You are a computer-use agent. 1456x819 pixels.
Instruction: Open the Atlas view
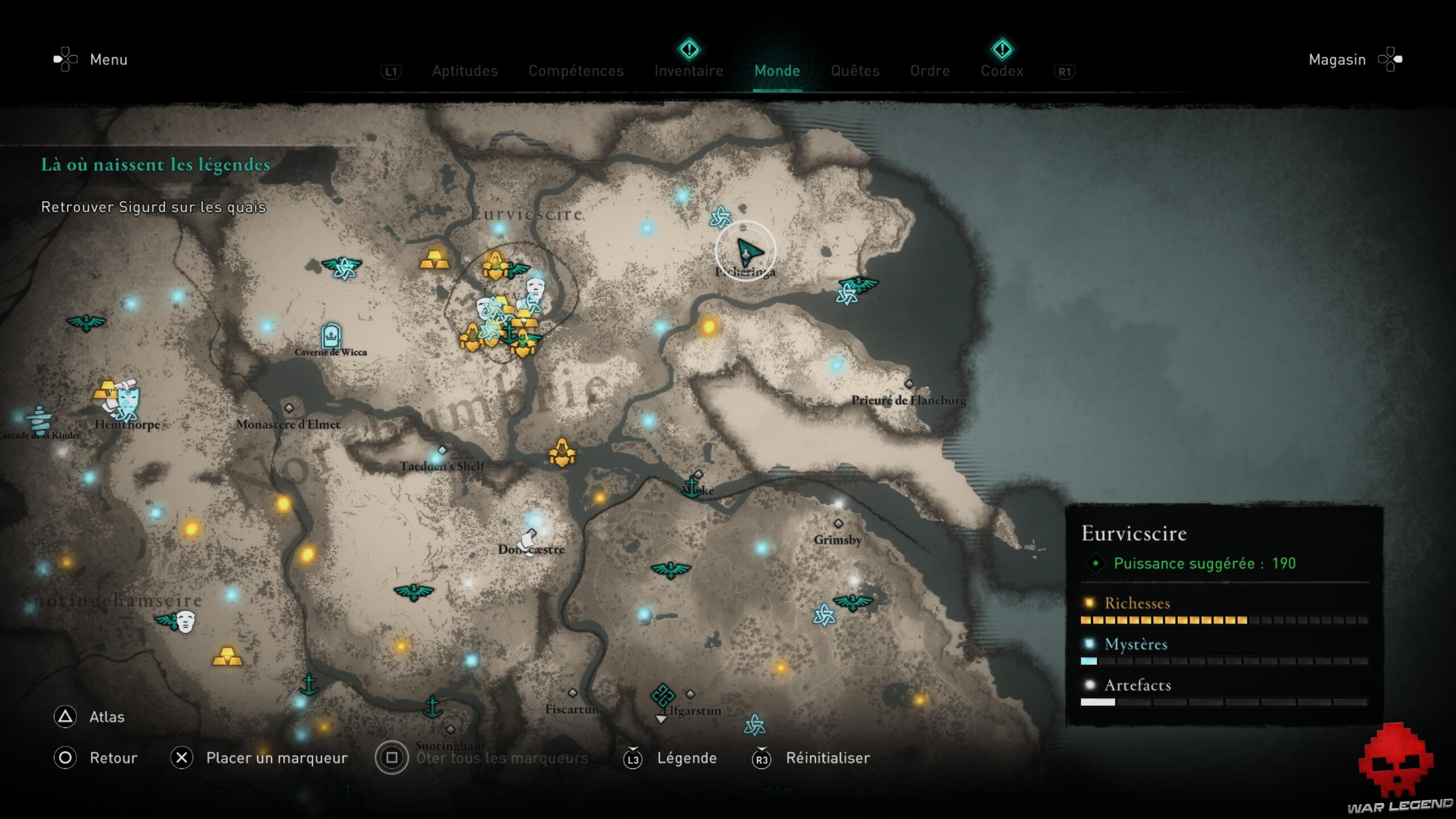[x=106, y=717]
